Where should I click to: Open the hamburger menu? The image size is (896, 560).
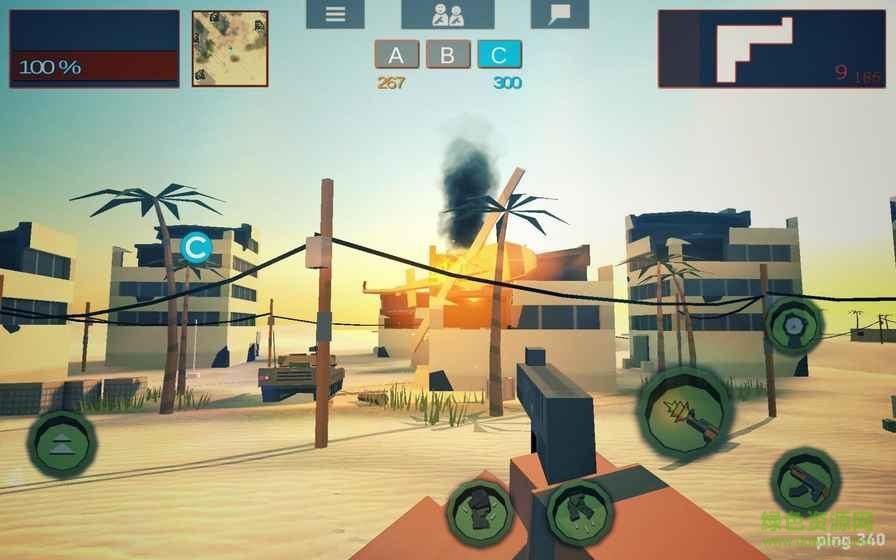[335, 14]
